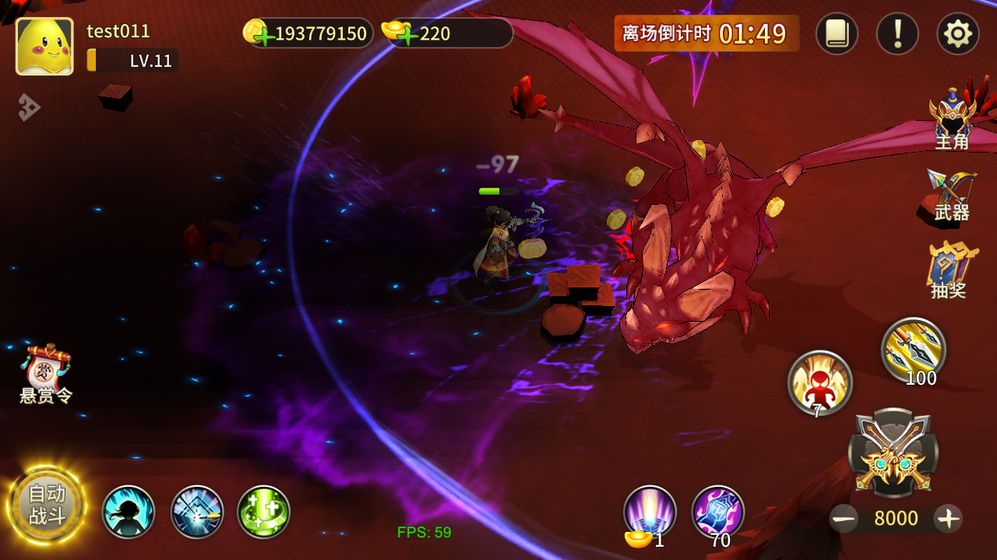Activate the green healing cross skill
The height and width of the screenshot is (560, 997).
coord(264,511)
